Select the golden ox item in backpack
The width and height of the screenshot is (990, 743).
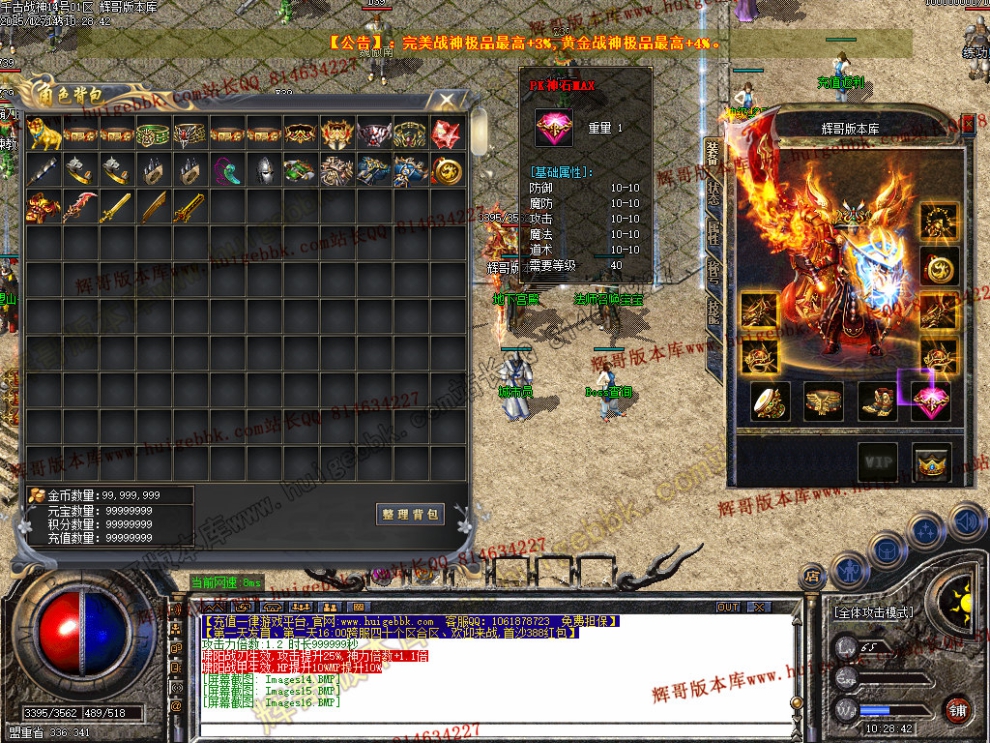point(44,133)
